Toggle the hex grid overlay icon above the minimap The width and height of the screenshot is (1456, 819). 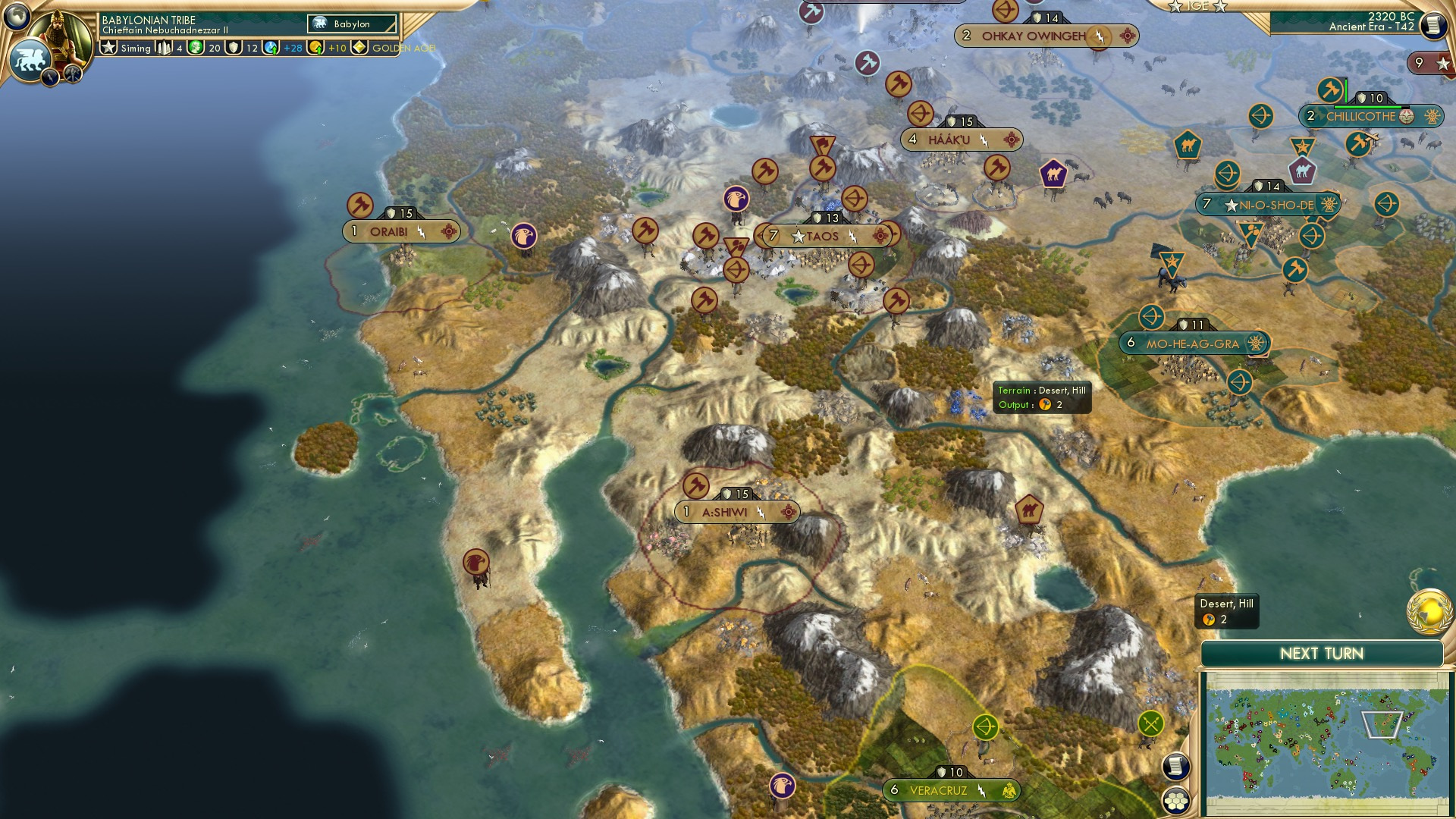[x=1178, y=802]
